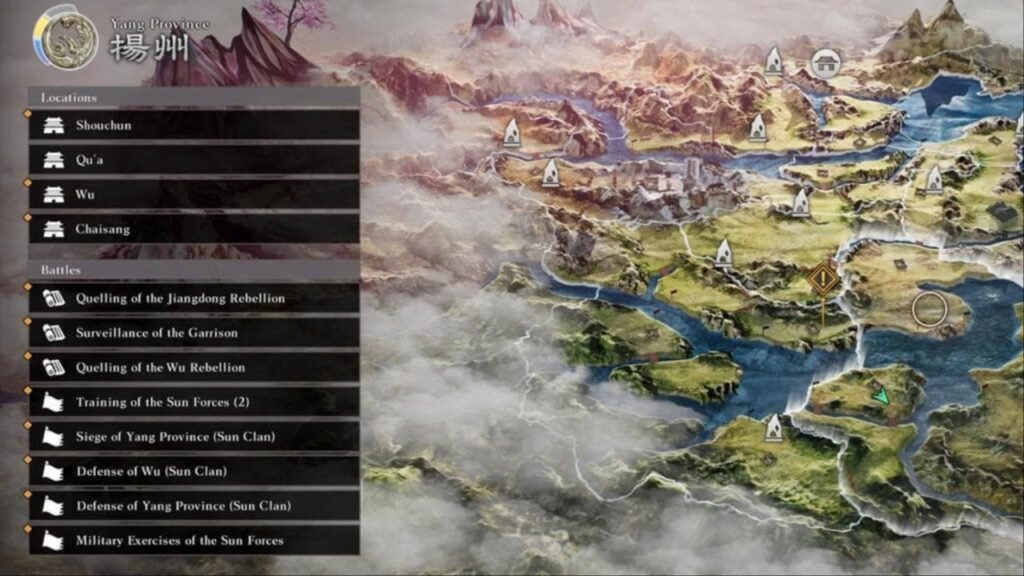Select the green arrow player marker on map
Viewport: 1024px width, 576px height.
(880, 396)
